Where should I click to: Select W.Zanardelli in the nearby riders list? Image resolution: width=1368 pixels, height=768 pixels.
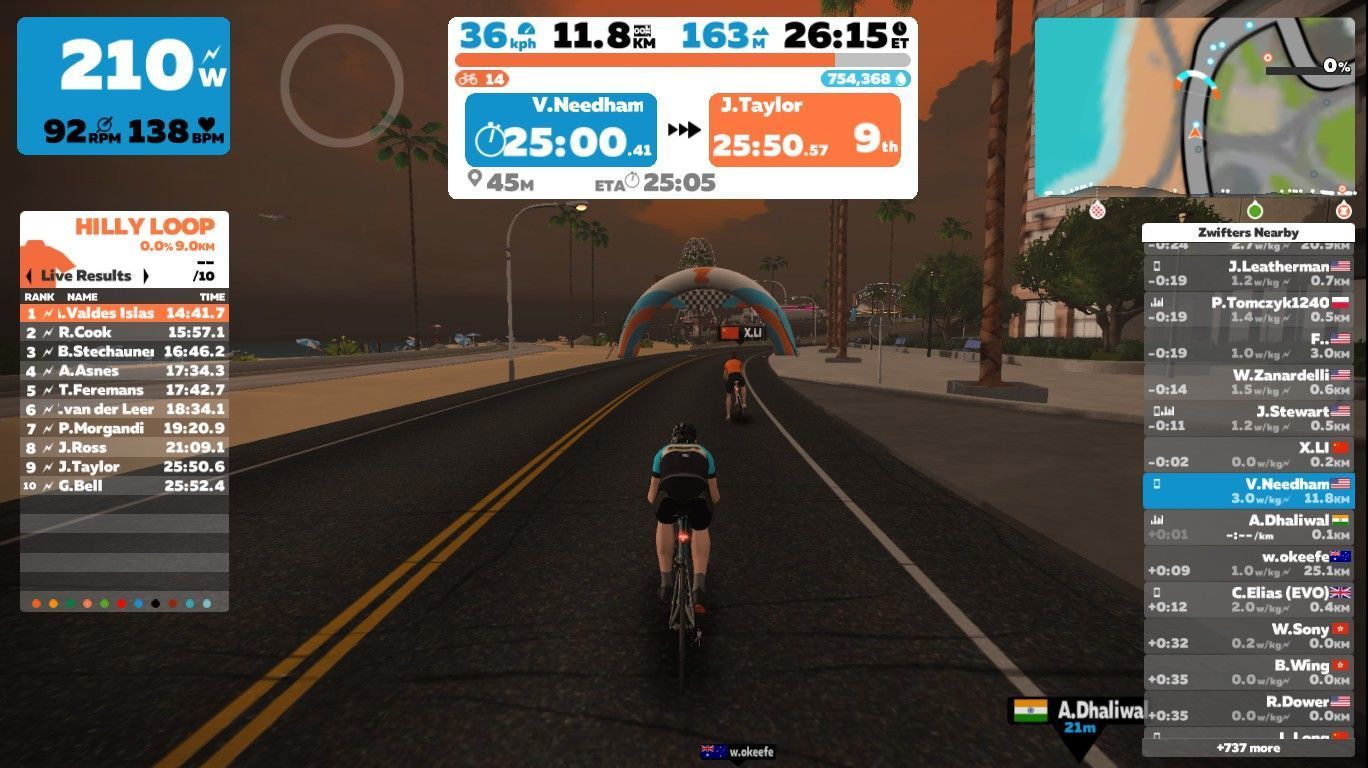pyautogui.click(x=1248, y=382)
